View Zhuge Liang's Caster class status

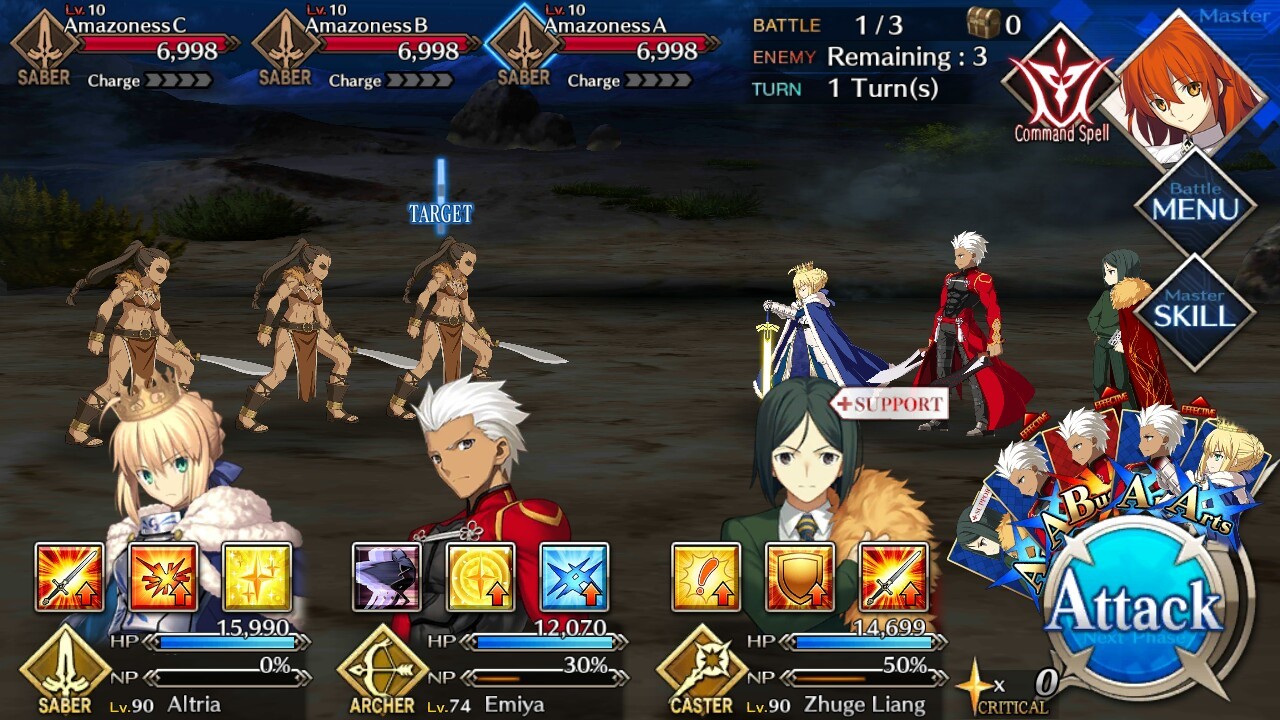701,670
